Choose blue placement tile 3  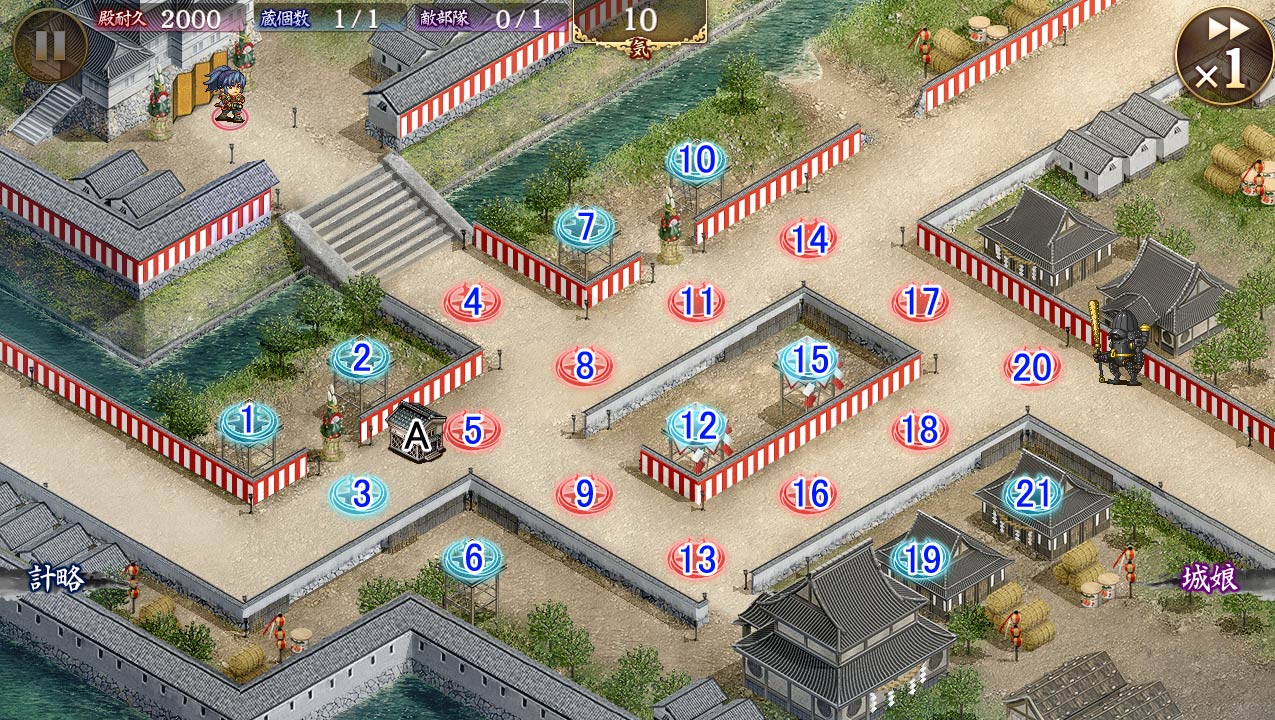coord(360,494)
